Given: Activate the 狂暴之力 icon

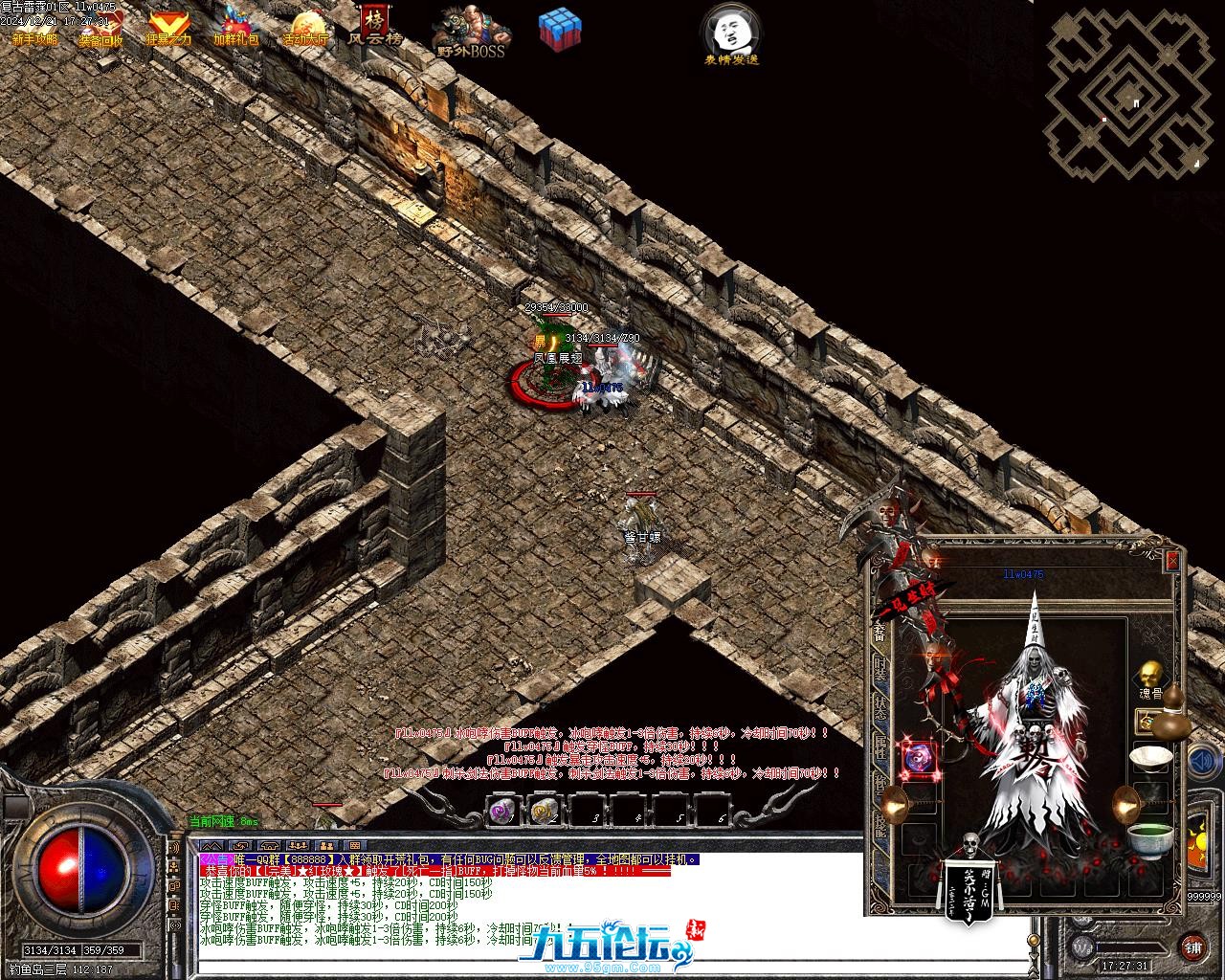Looking at the screenshot, I should 168,27.
